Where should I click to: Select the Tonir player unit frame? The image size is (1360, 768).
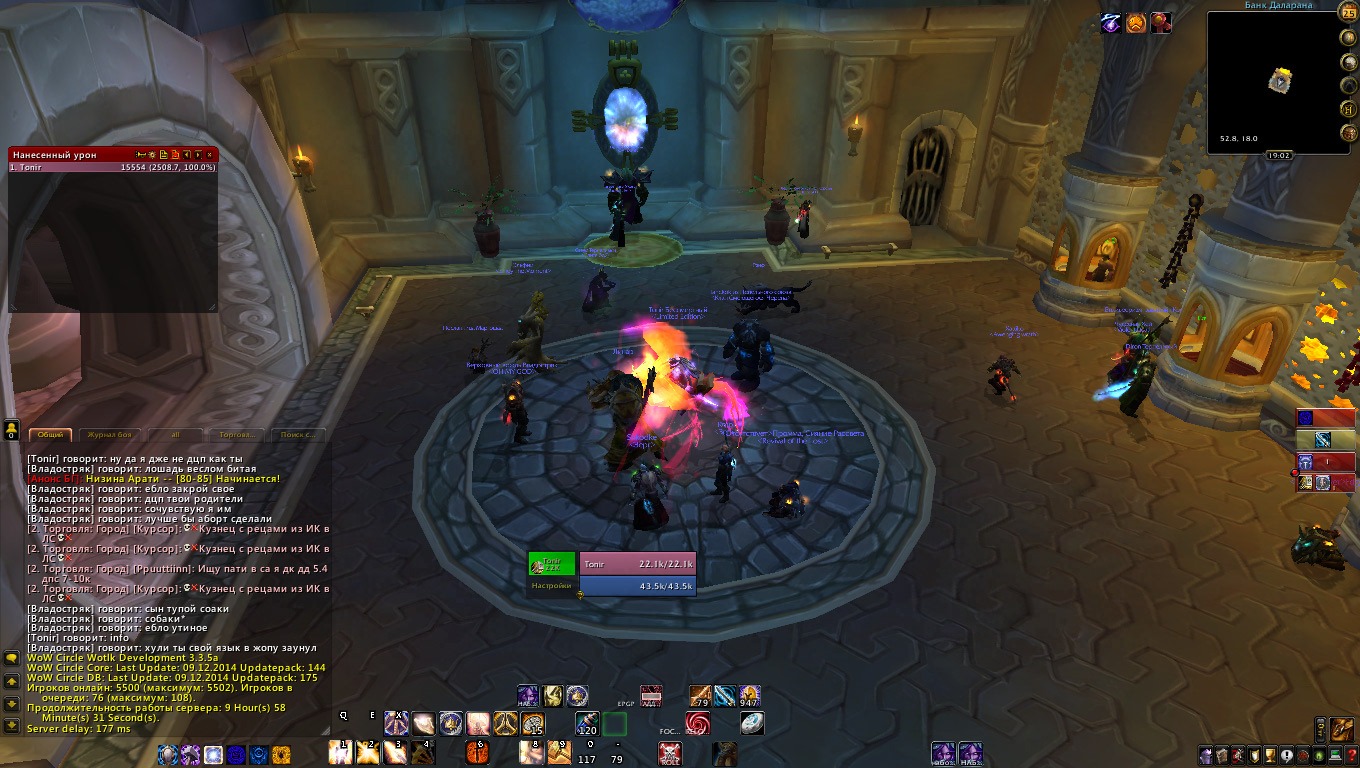pyautogui.click(x=637, y=564)
